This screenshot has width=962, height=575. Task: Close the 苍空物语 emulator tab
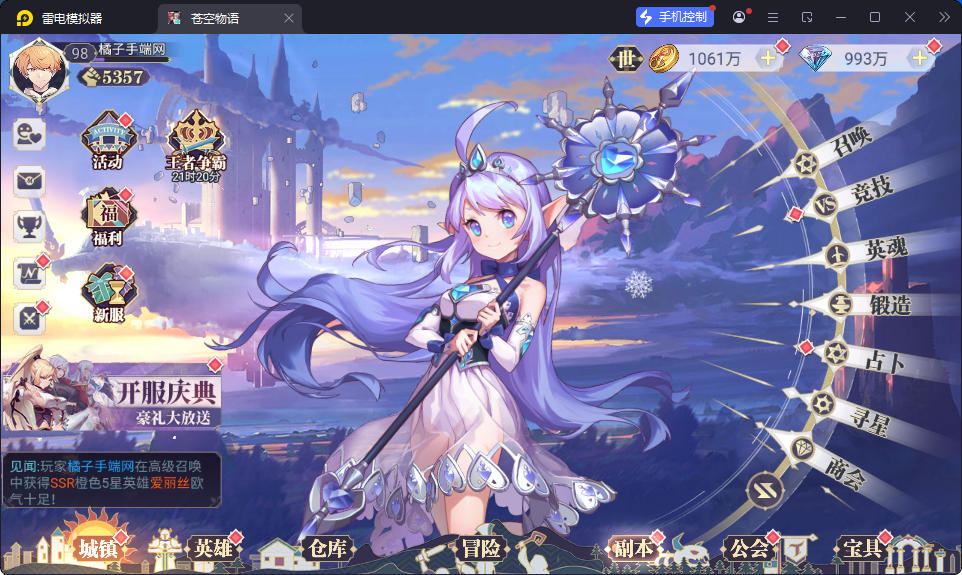tap(289, 18)
